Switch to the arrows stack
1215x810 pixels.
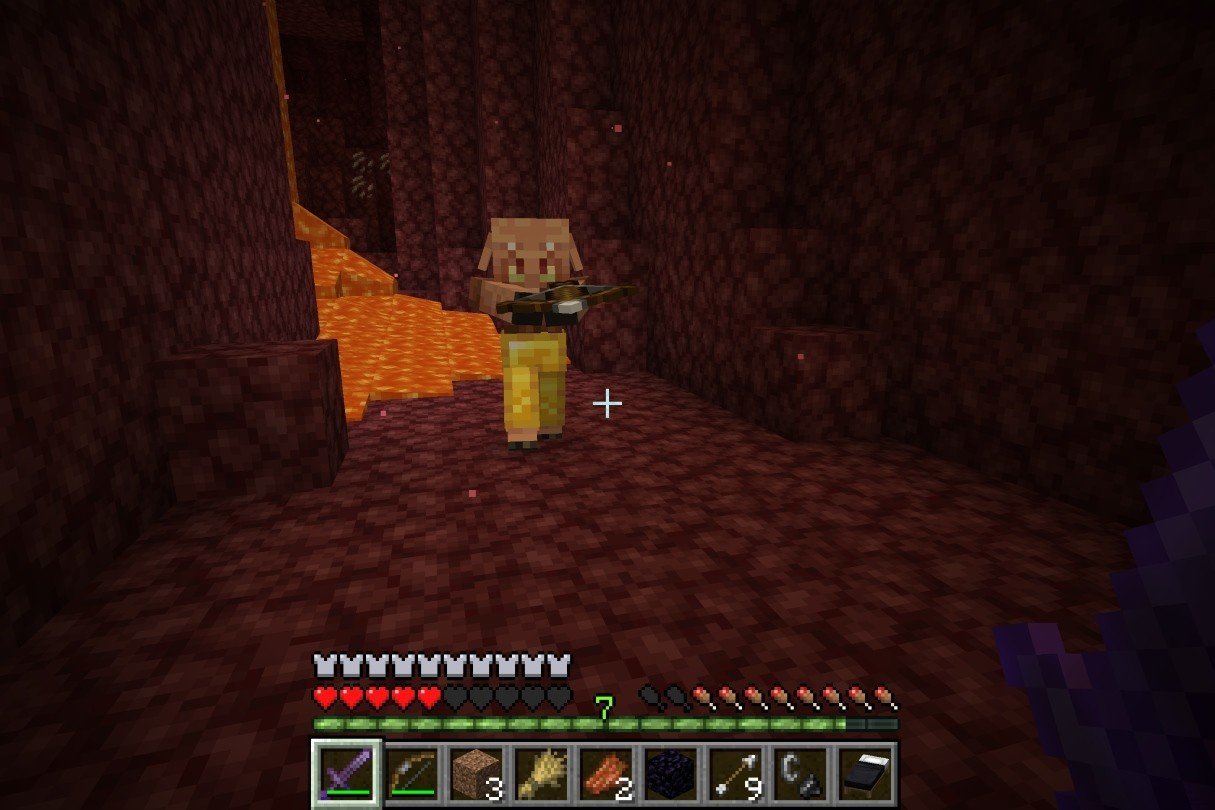pos(736,774)
